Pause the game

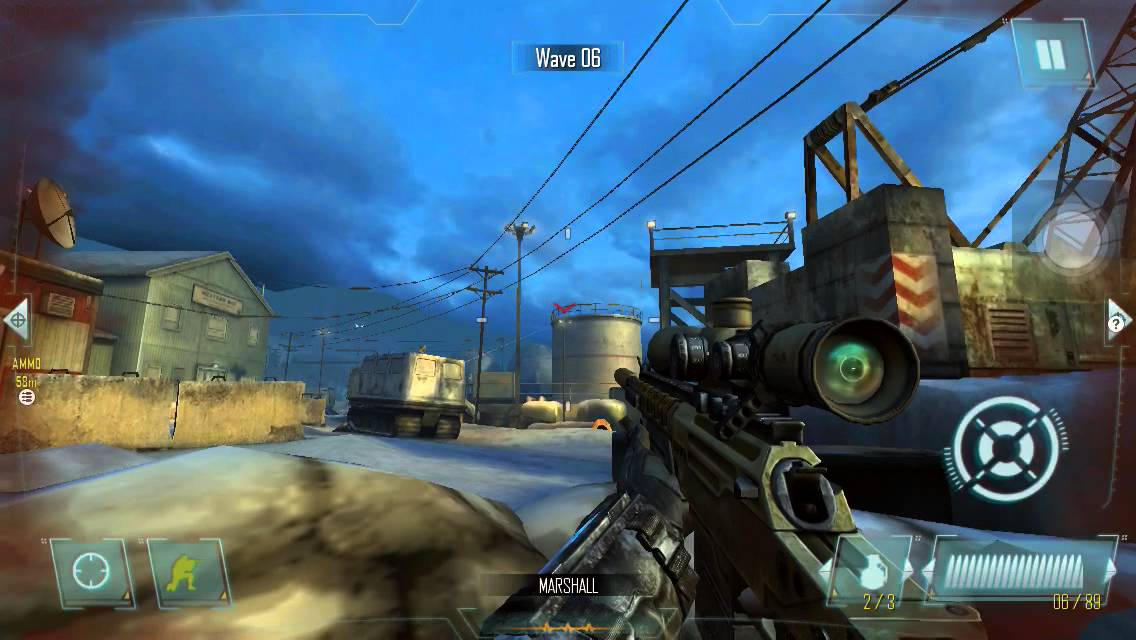pyautogui.click(x=1050, y=54)
